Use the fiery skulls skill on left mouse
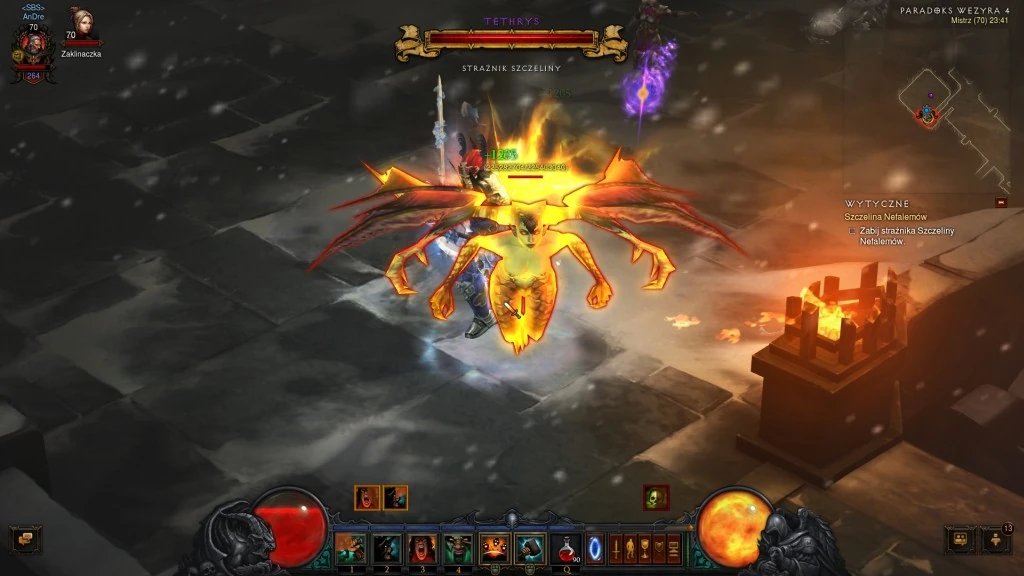The height and width of the screenshot is (576, 1024). tap(493, 548)
